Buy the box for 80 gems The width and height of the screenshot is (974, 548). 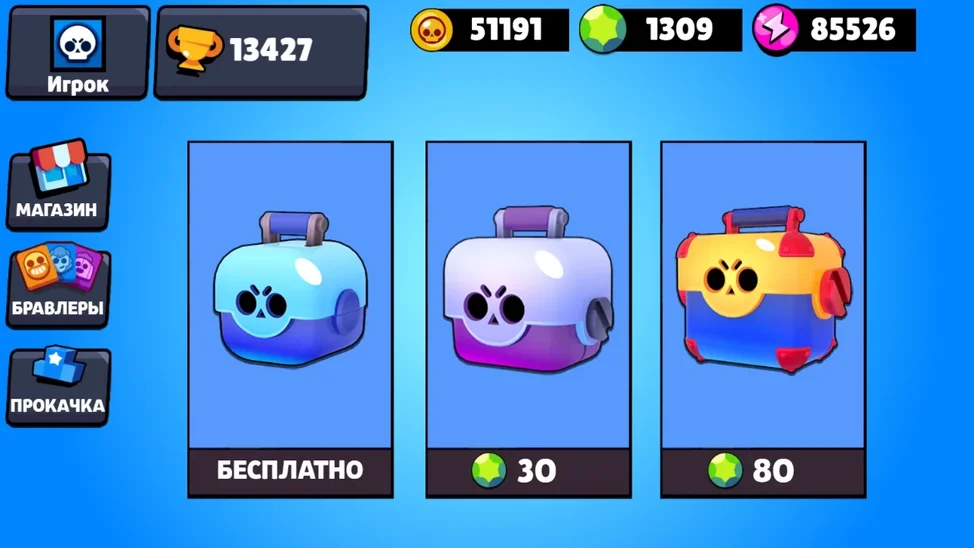[x=763, y=470]
